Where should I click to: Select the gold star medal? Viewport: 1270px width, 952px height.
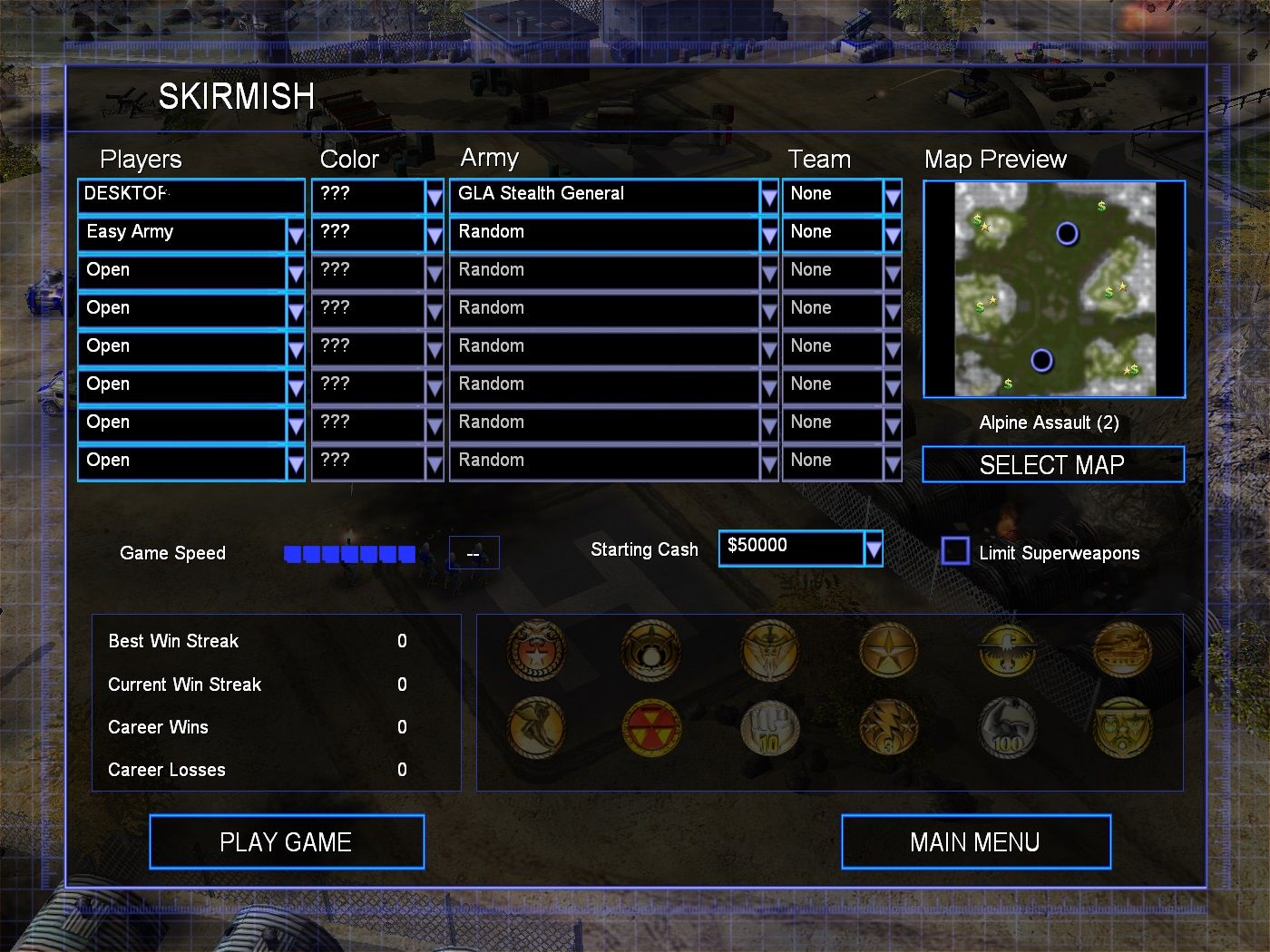tap(888, 649)
